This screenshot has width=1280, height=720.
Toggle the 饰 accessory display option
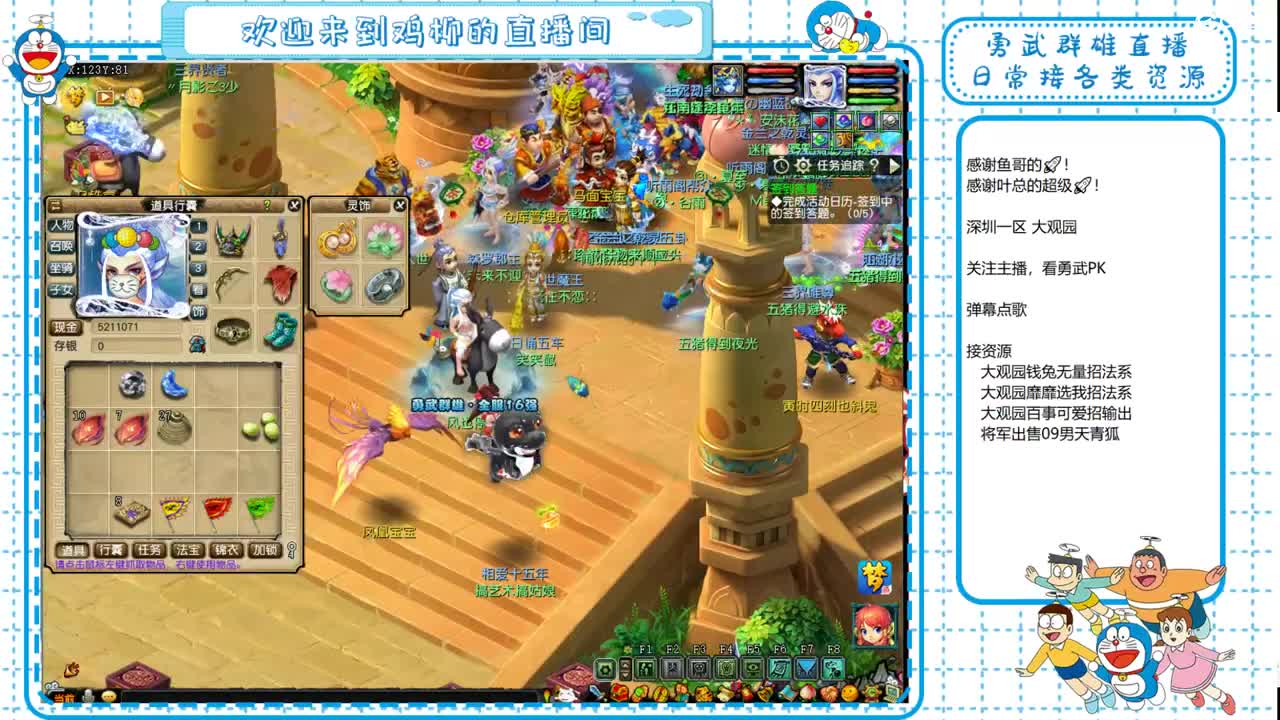coord(198,312)
